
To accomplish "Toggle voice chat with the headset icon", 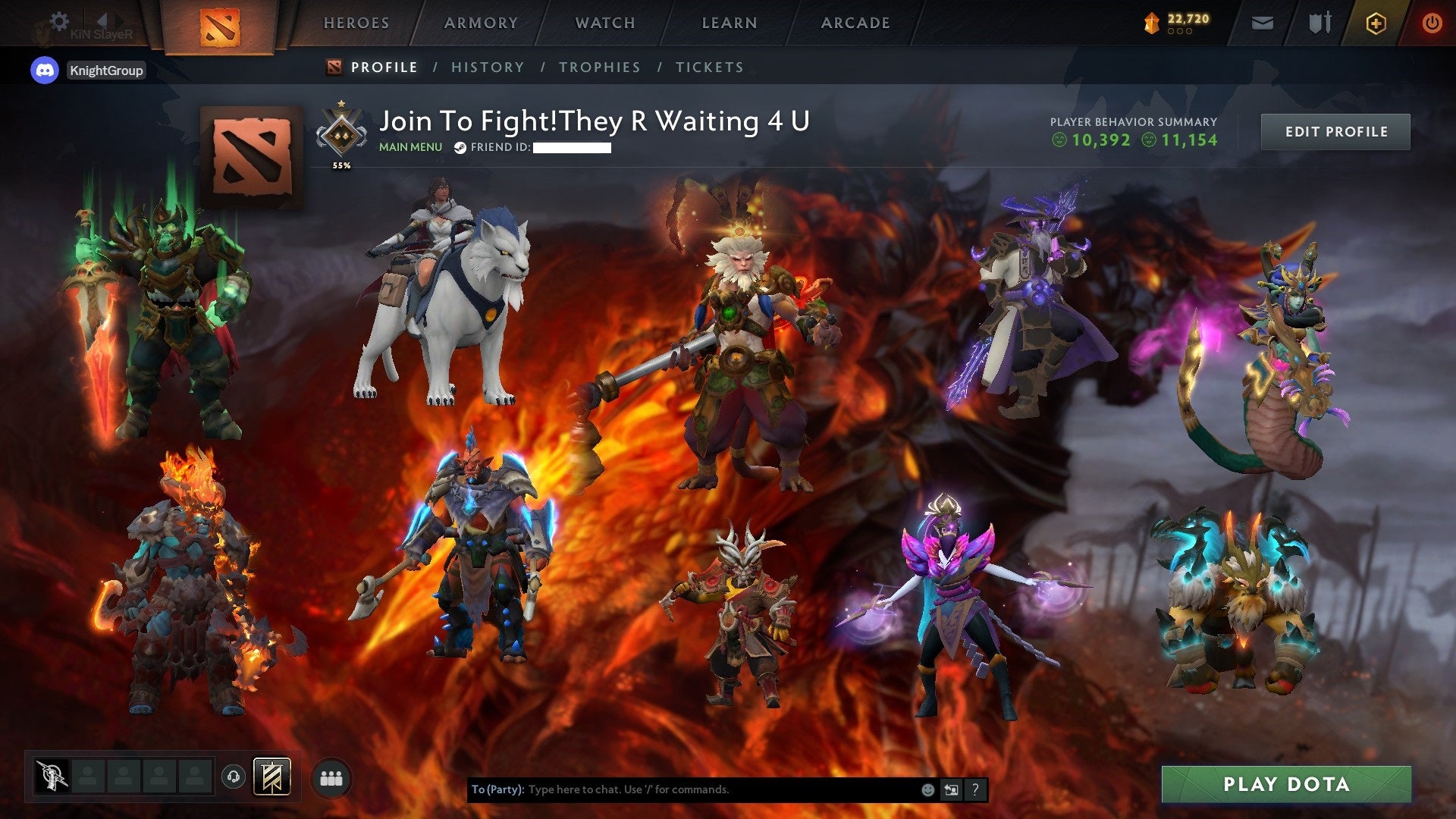I will 233,776.
